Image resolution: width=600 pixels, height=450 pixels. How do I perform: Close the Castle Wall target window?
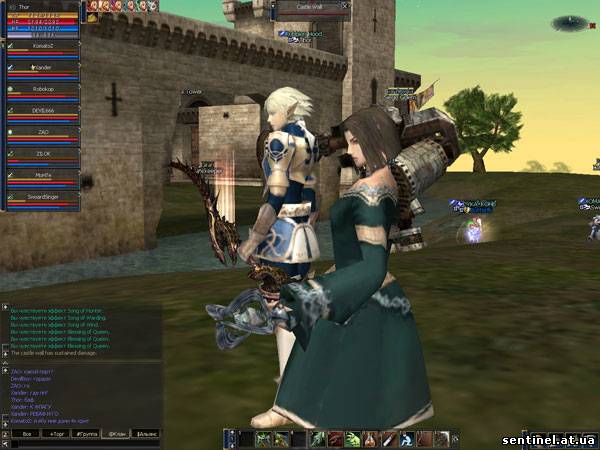[x=345, y=6]
